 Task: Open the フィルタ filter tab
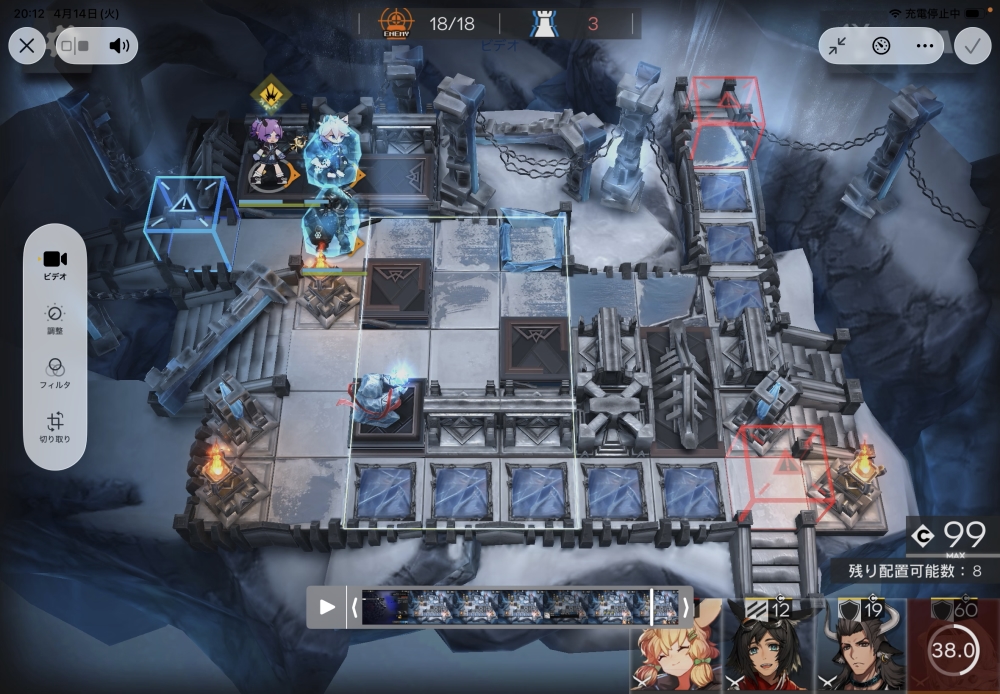(55, 373)
